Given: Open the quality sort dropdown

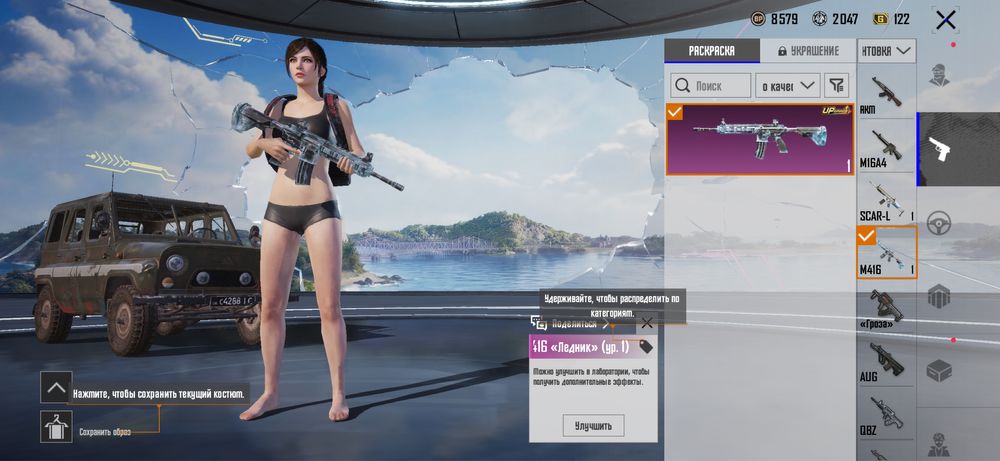Looking at the screenshot, I should (x=786, y=86).
